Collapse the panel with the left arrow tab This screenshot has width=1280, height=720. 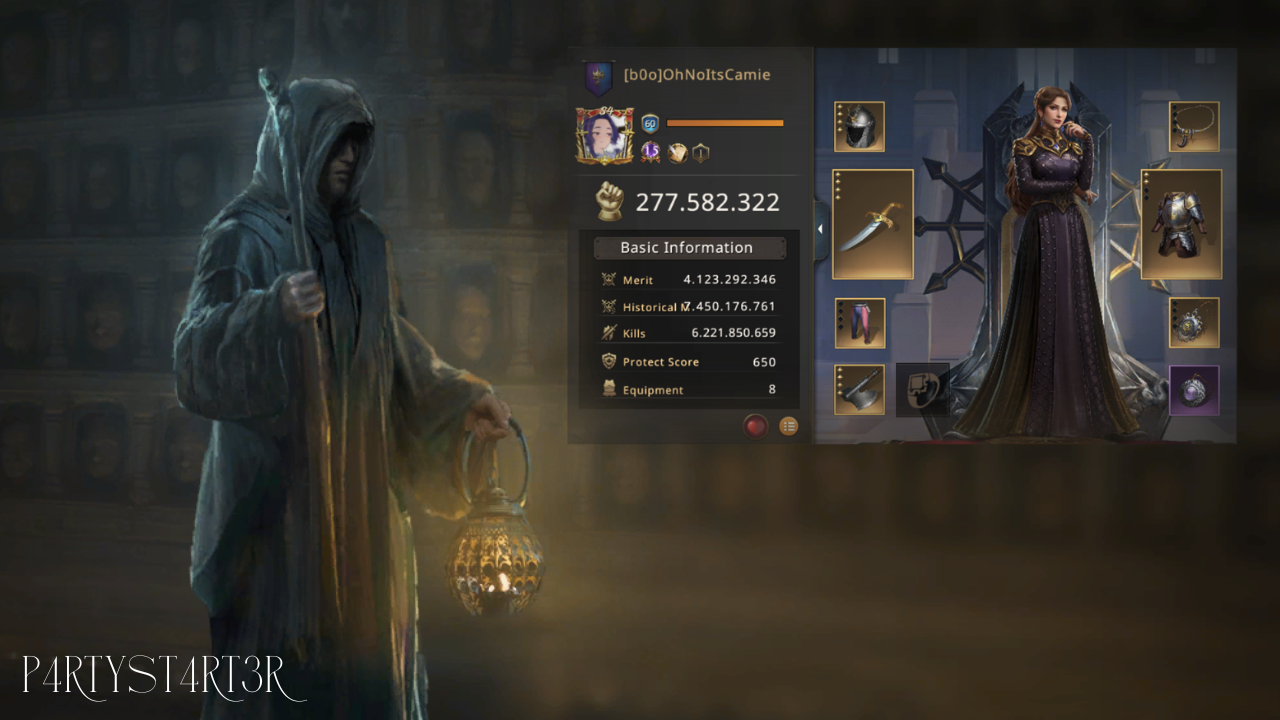point(820,229)
